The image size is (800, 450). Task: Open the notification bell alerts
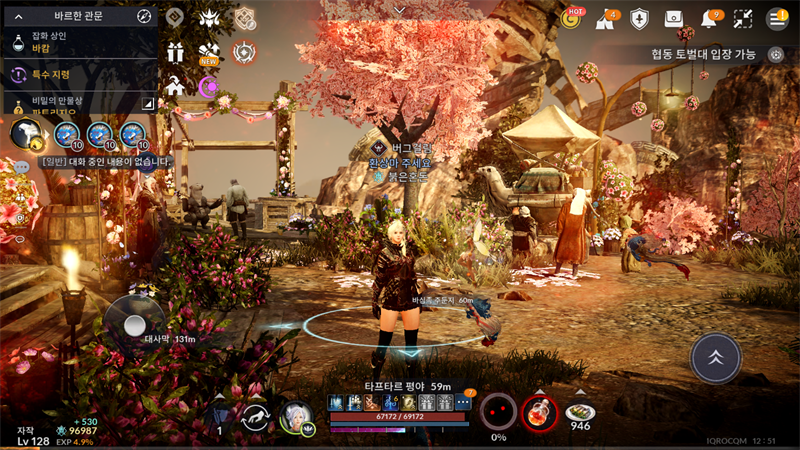(x=711, y=18)
